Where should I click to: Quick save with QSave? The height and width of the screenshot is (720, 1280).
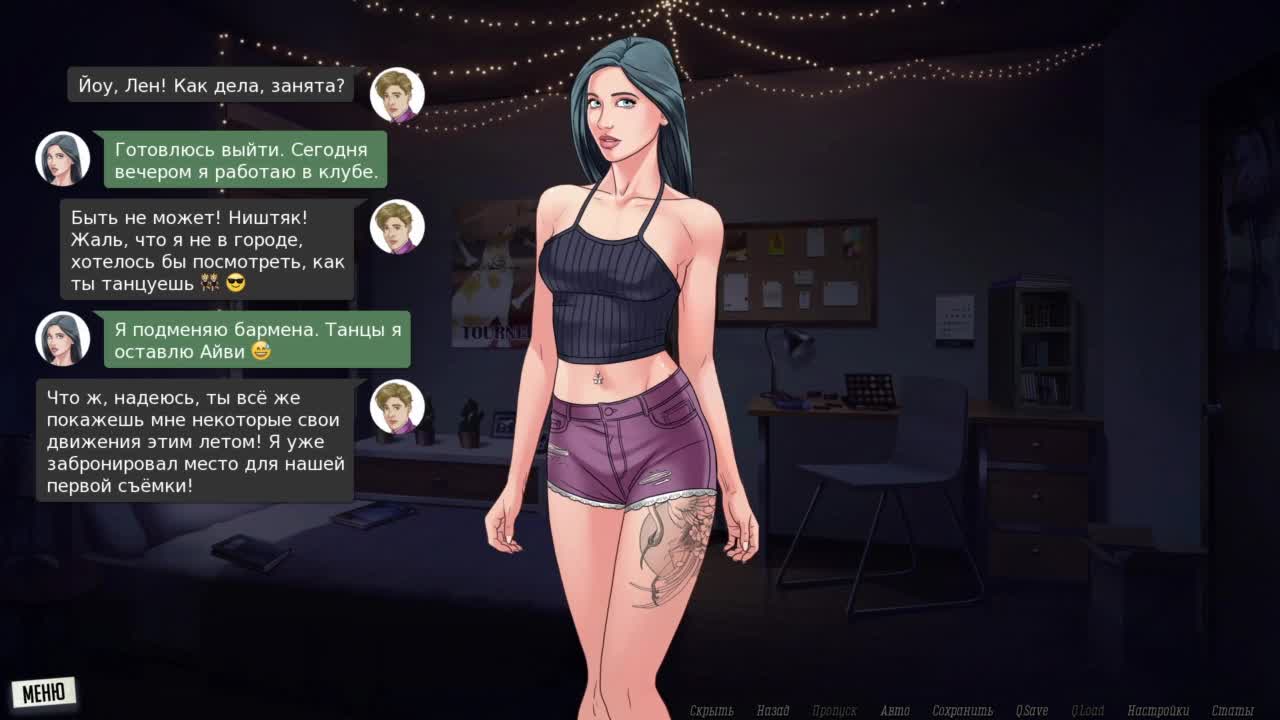[x=1032, y=711]
